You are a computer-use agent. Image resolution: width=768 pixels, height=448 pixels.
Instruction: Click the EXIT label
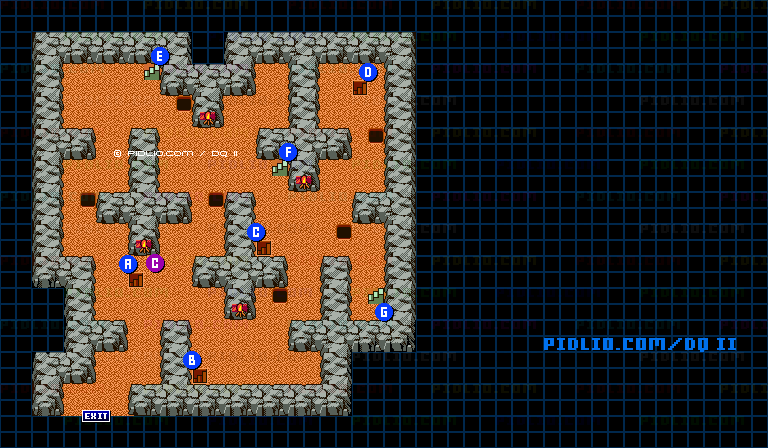click(x=96, y=416)
